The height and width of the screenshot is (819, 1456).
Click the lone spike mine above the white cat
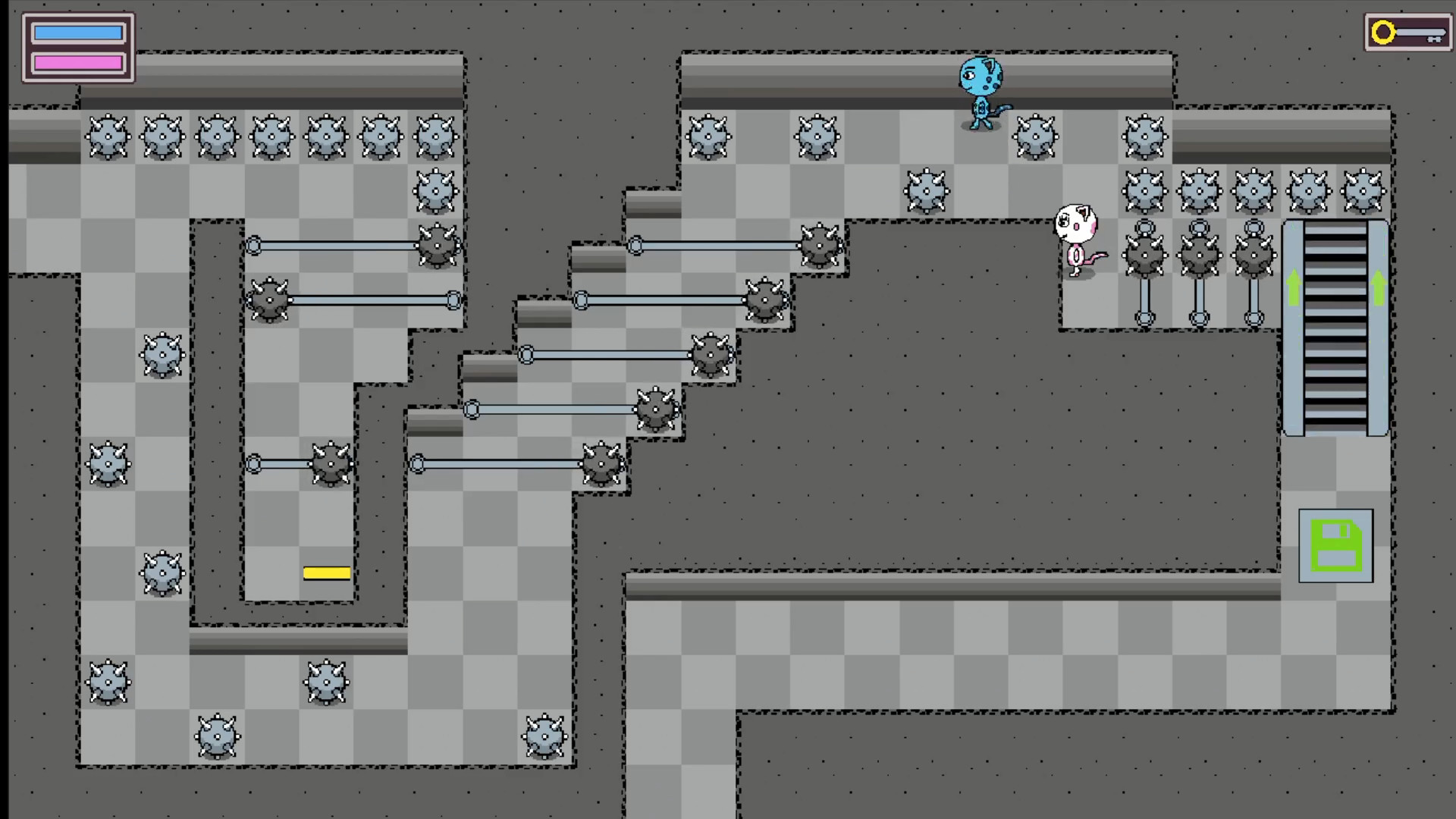click(x=927, y=190)
